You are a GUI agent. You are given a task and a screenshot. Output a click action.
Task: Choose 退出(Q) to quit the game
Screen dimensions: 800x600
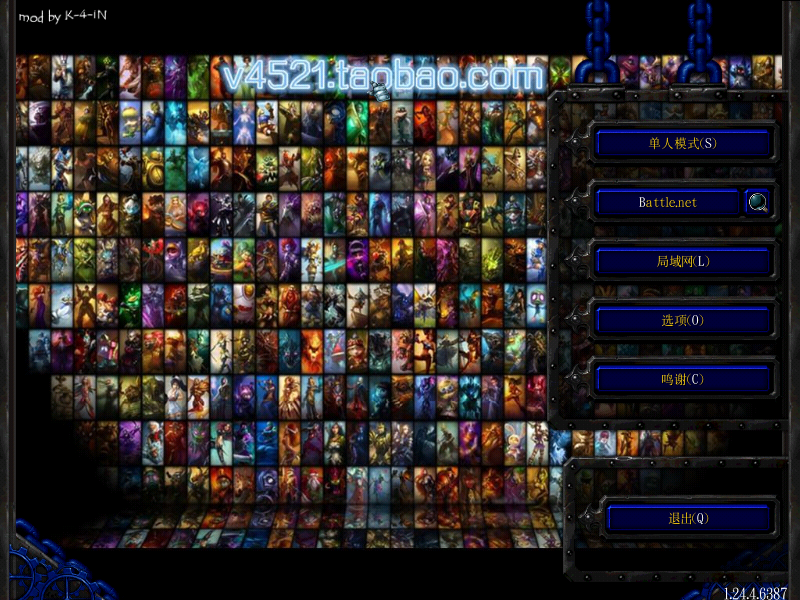(x=688, y=518)
